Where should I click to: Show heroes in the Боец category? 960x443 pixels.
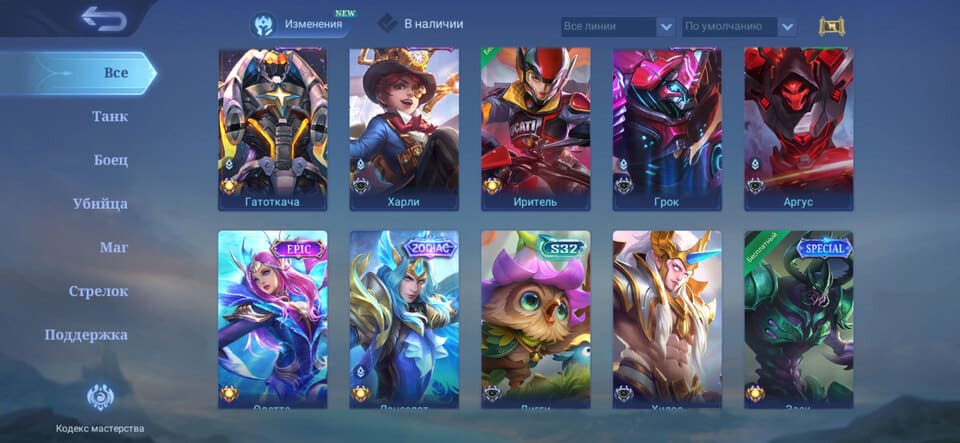coord(110,160)
